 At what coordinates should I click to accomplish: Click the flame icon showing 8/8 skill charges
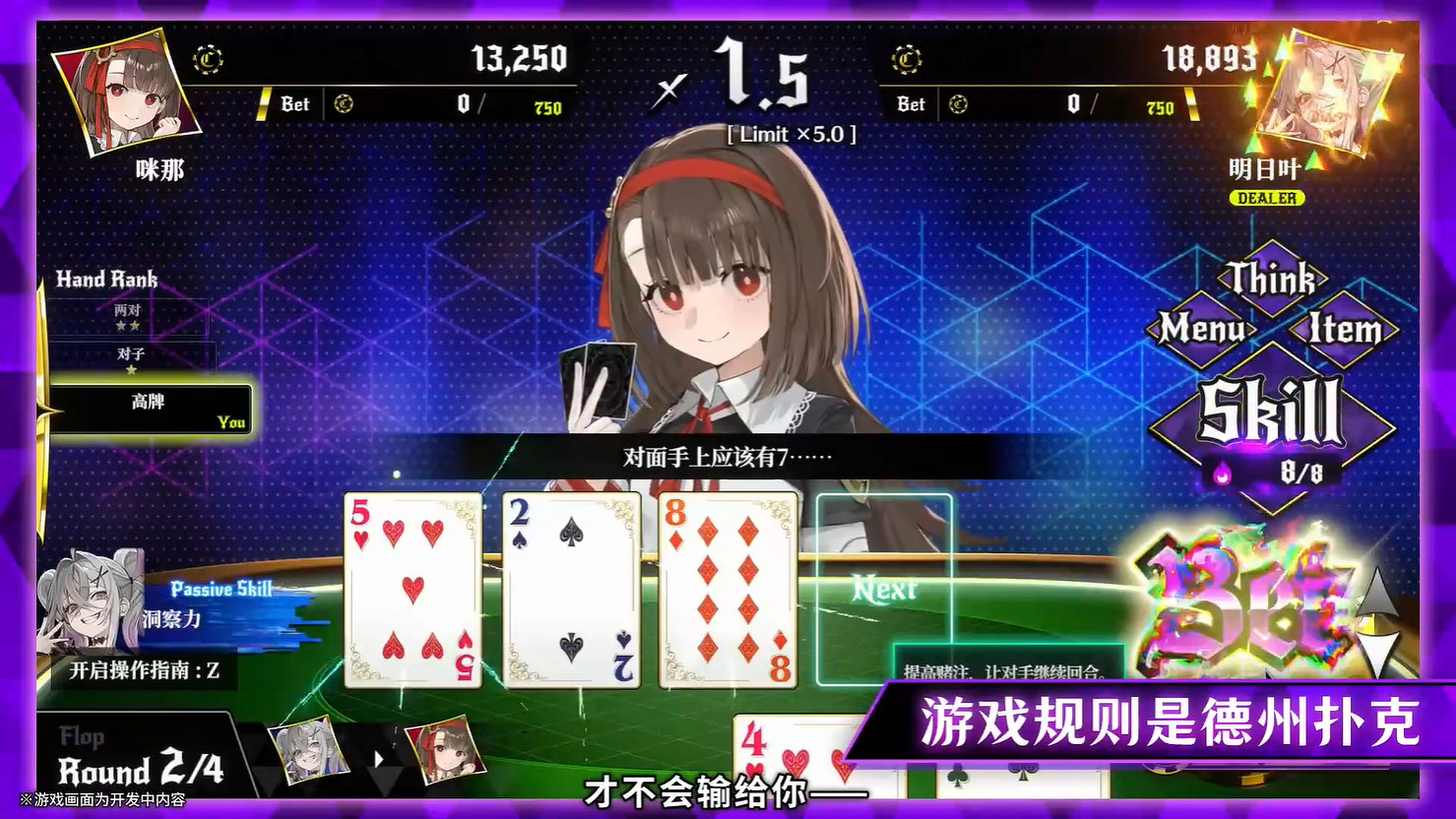(x=1221, y=472)
